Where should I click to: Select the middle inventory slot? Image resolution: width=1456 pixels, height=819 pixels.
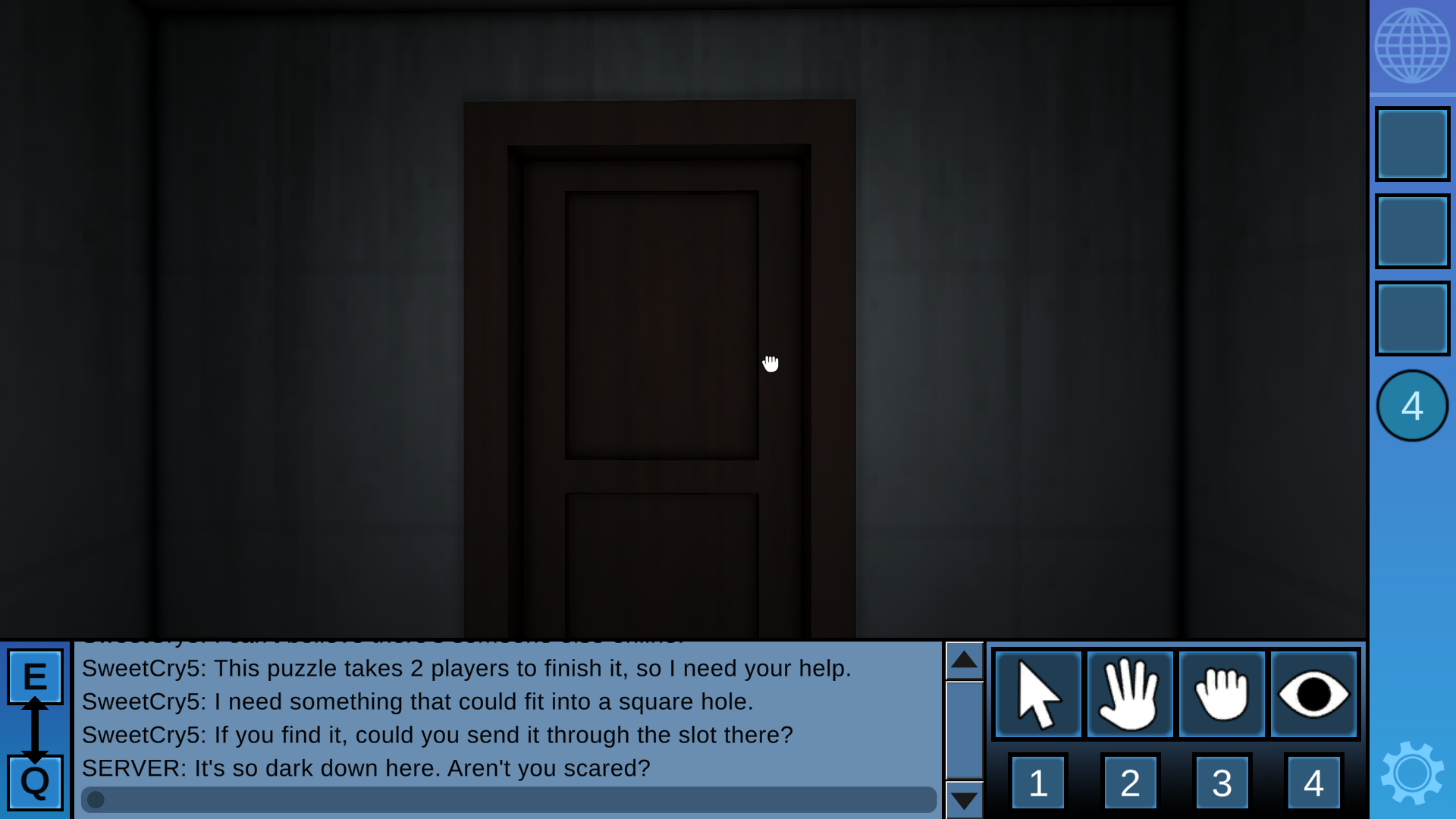(1412, 231)
